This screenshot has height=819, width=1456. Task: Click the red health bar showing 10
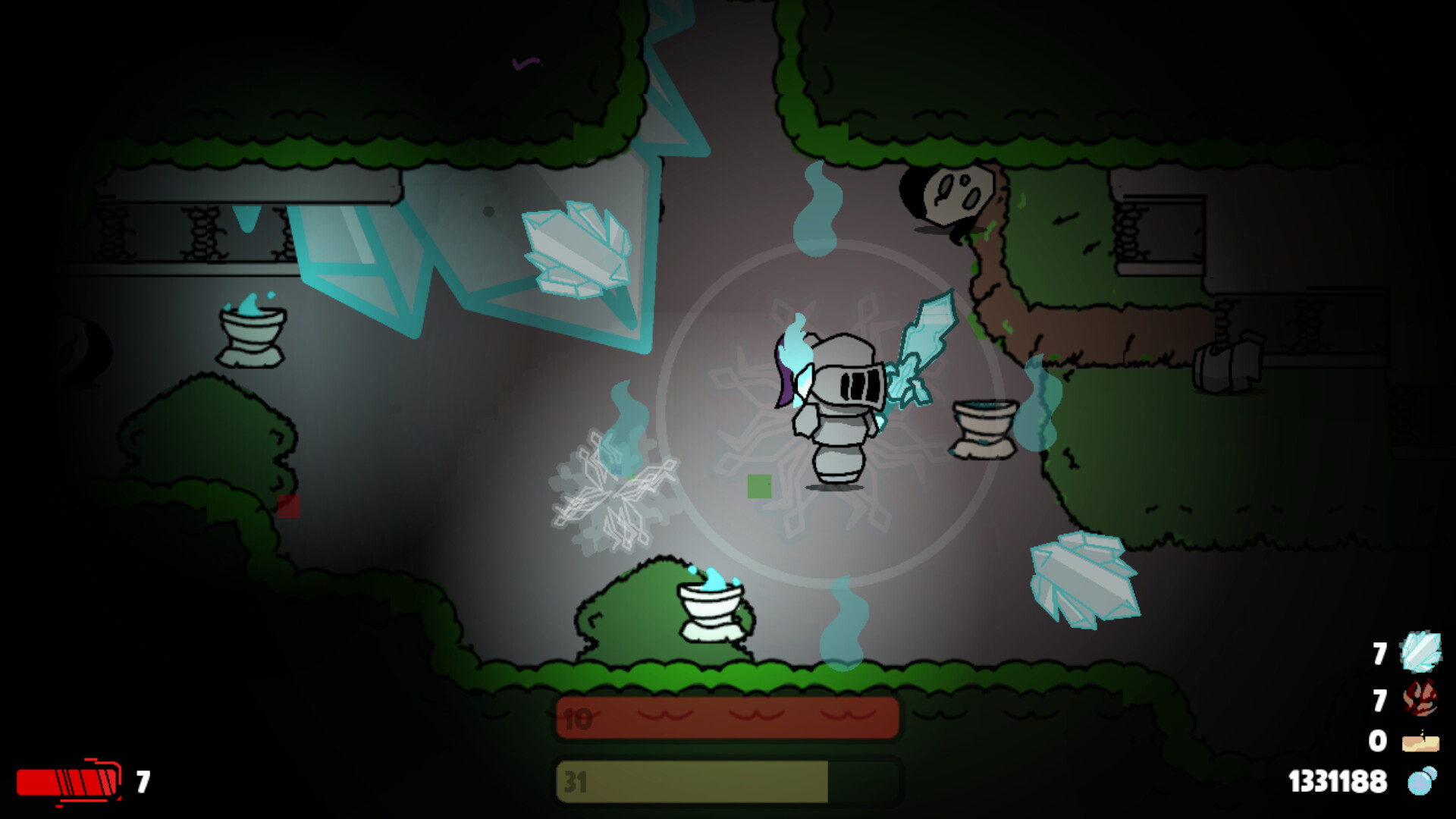[726, 720]
